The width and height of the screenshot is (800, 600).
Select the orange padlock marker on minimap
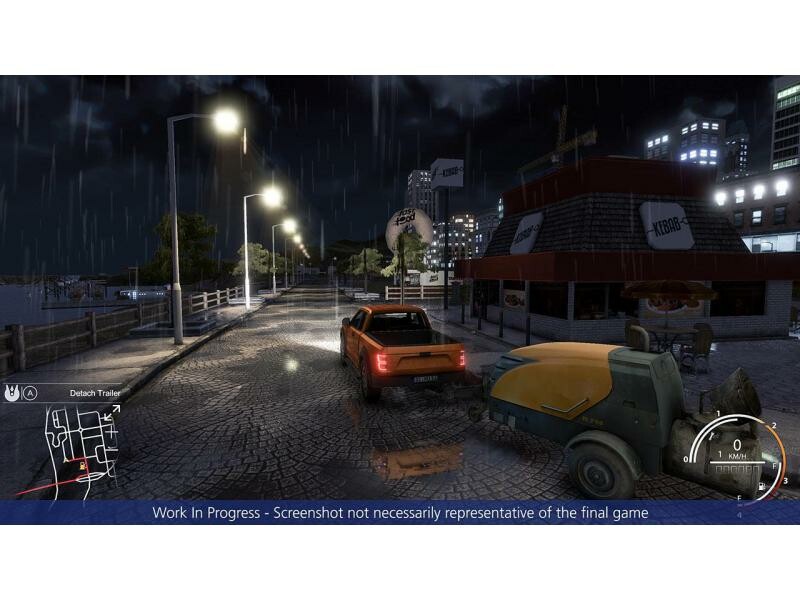(82, 465)
